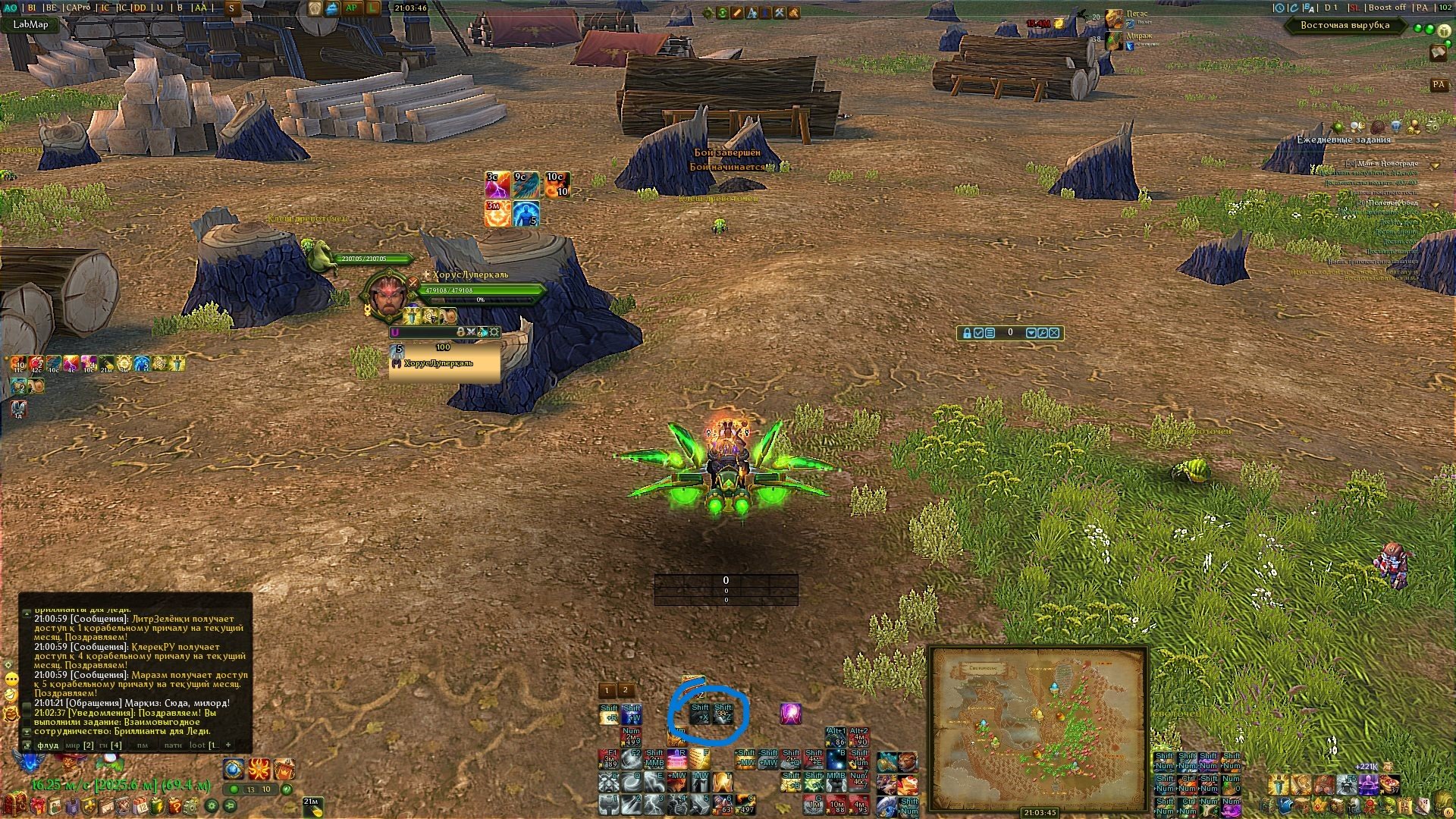
Task: Activate the purple orb ability
Action: point(791,714)
